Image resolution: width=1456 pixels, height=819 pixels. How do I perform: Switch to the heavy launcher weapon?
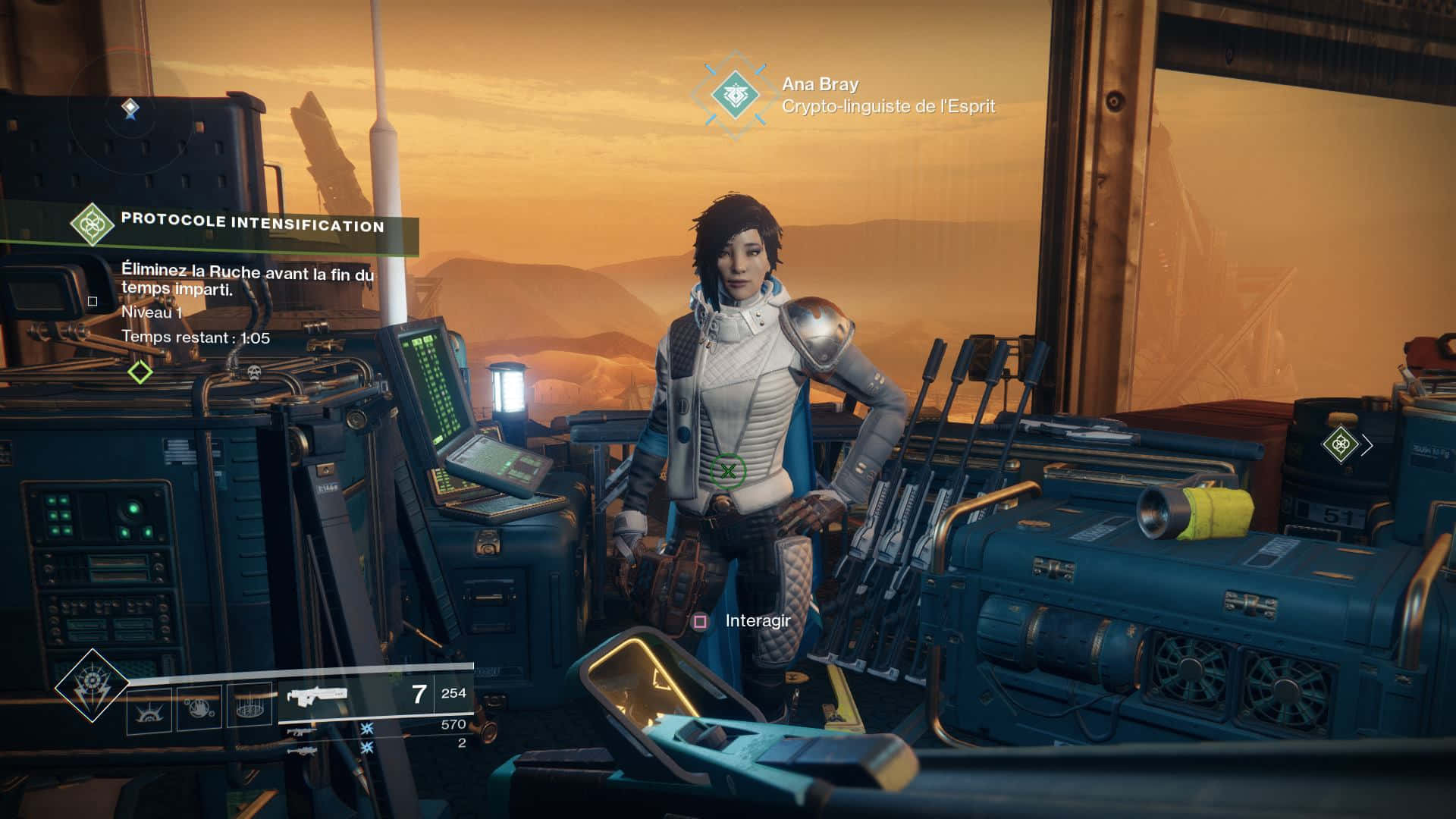(301, 751)
